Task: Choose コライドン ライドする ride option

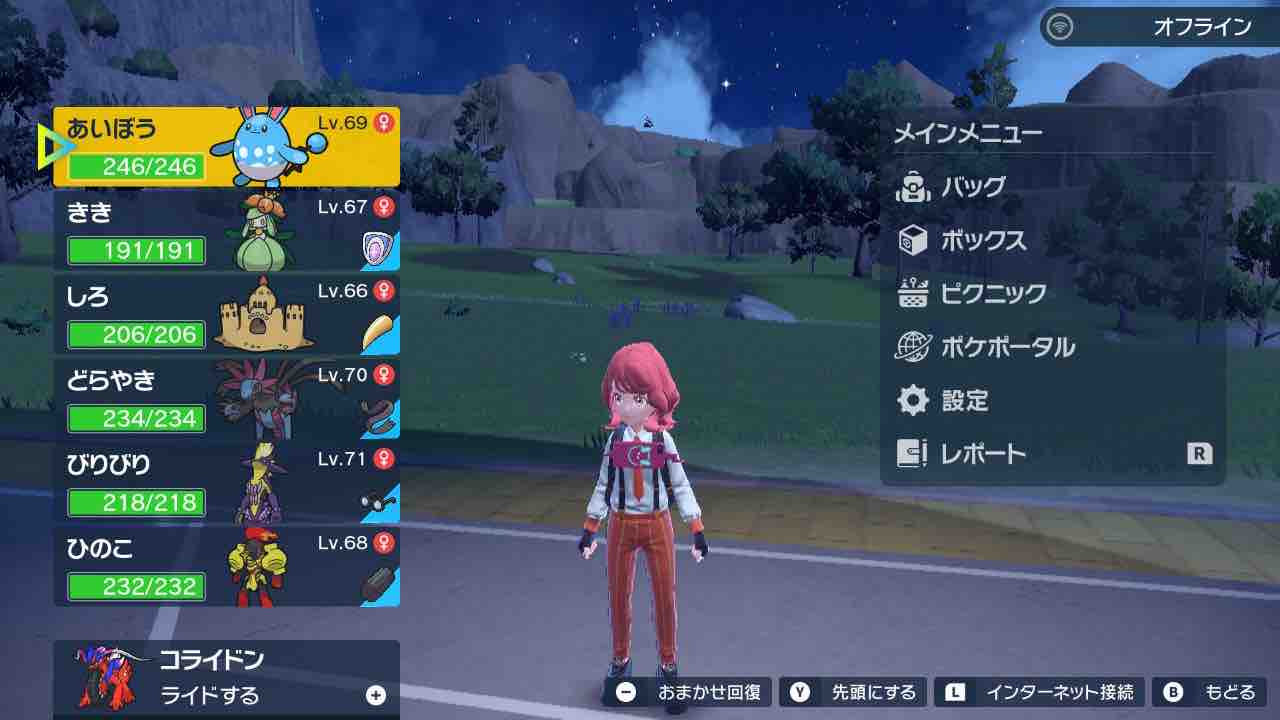Action: pos(226,678)
